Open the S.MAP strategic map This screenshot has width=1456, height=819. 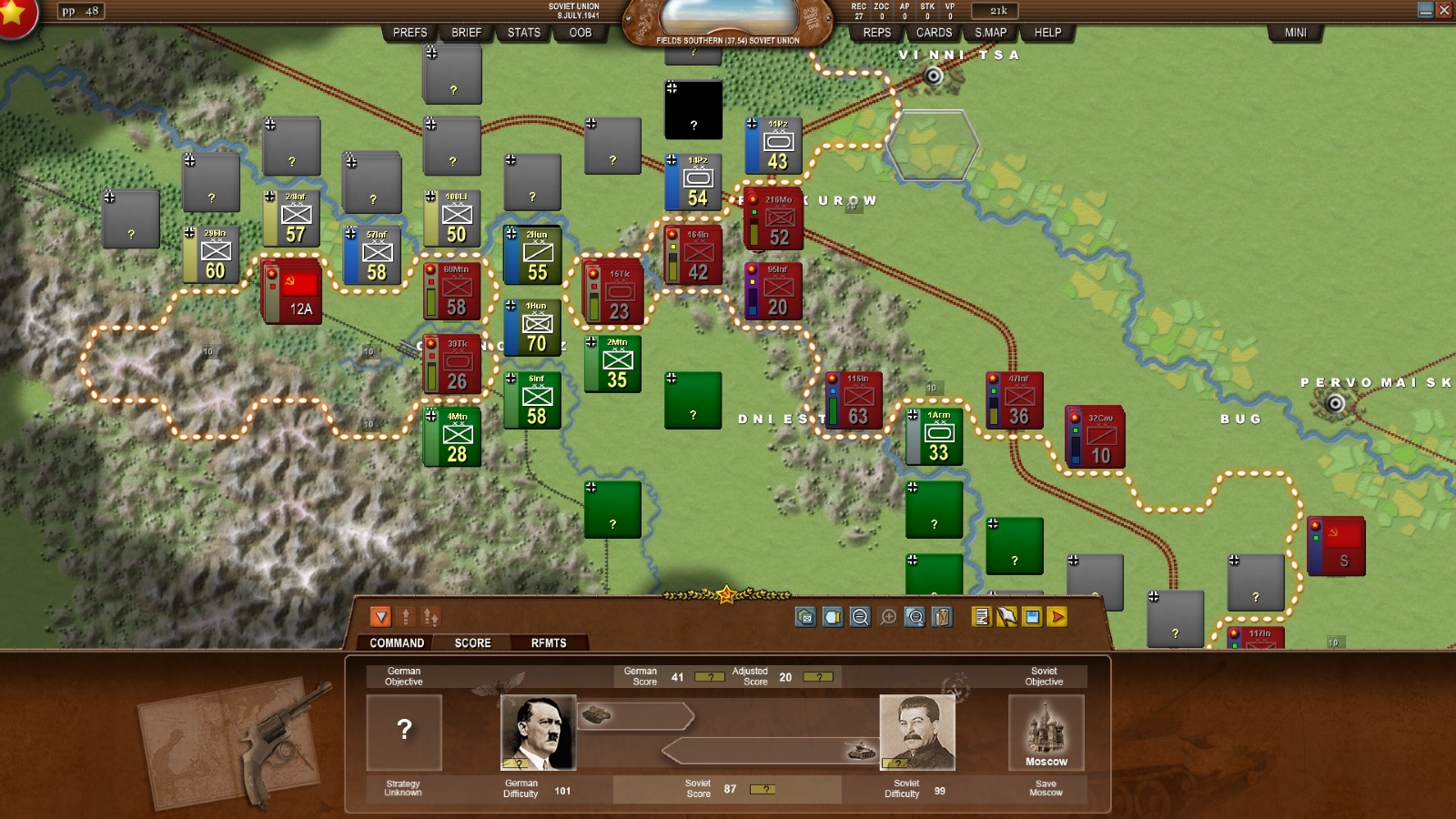coord(990,33)
